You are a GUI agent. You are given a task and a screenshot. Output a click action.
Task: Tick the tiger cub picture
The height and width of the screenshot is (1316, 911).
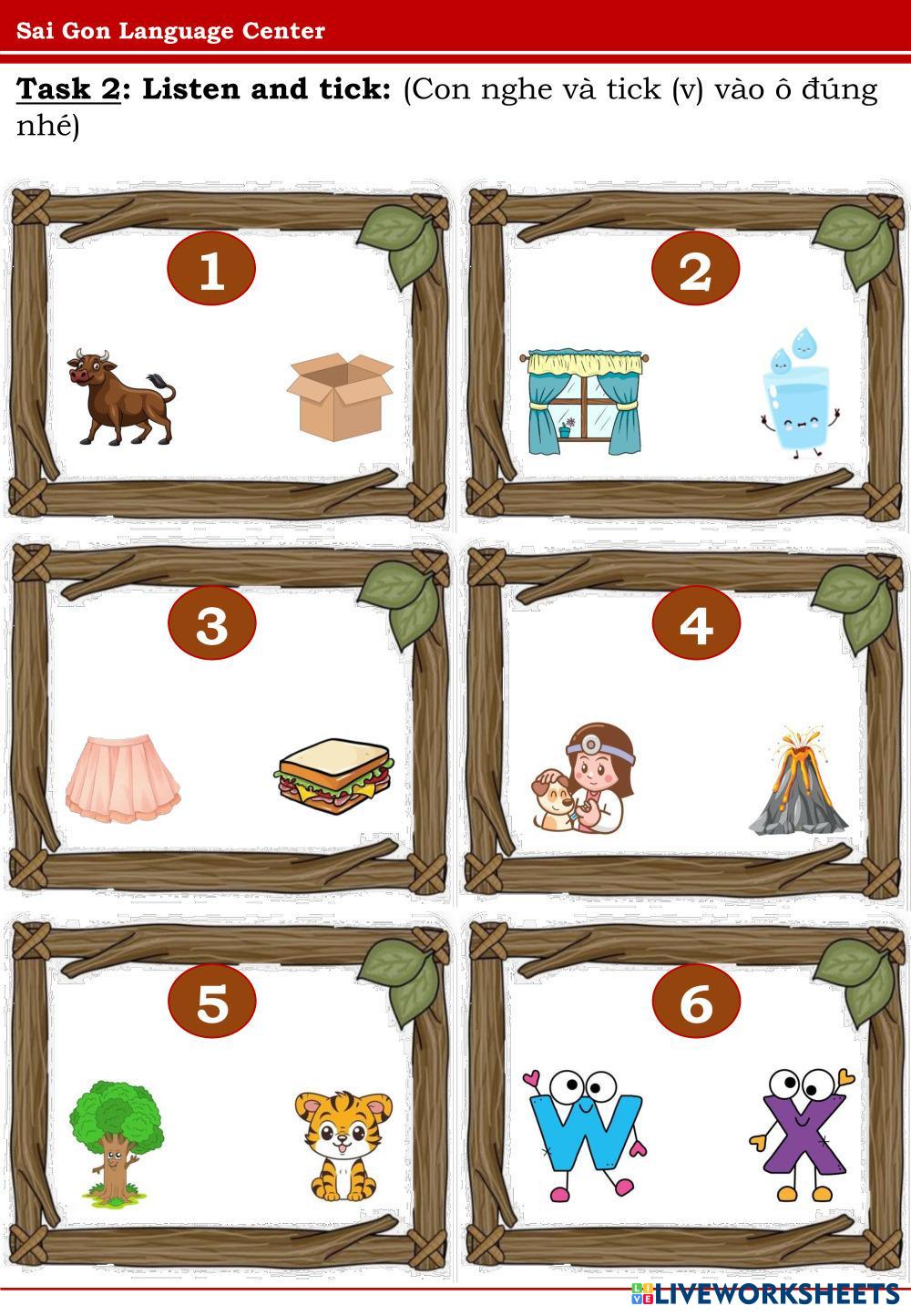click(342, 1145)
